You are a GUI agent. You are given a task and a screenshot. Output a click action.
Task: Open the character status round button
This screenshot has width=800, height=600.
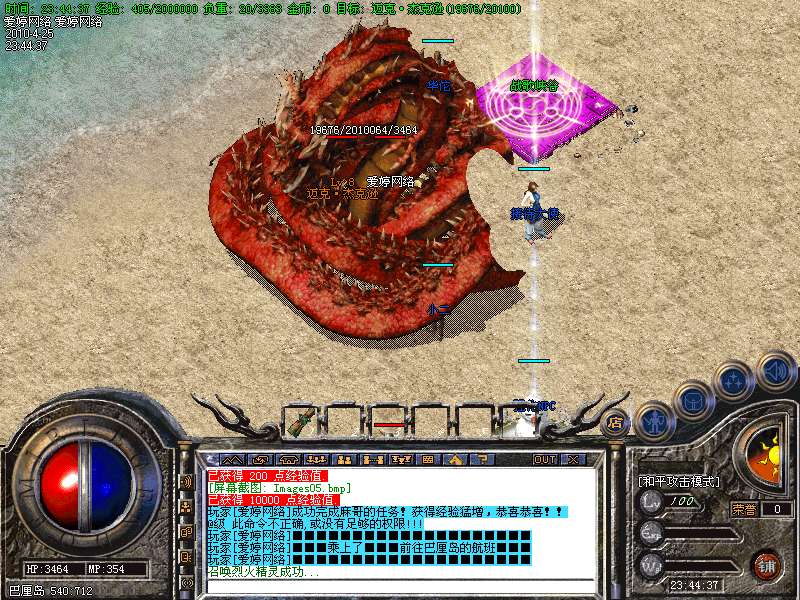click(x=655, y=421)
